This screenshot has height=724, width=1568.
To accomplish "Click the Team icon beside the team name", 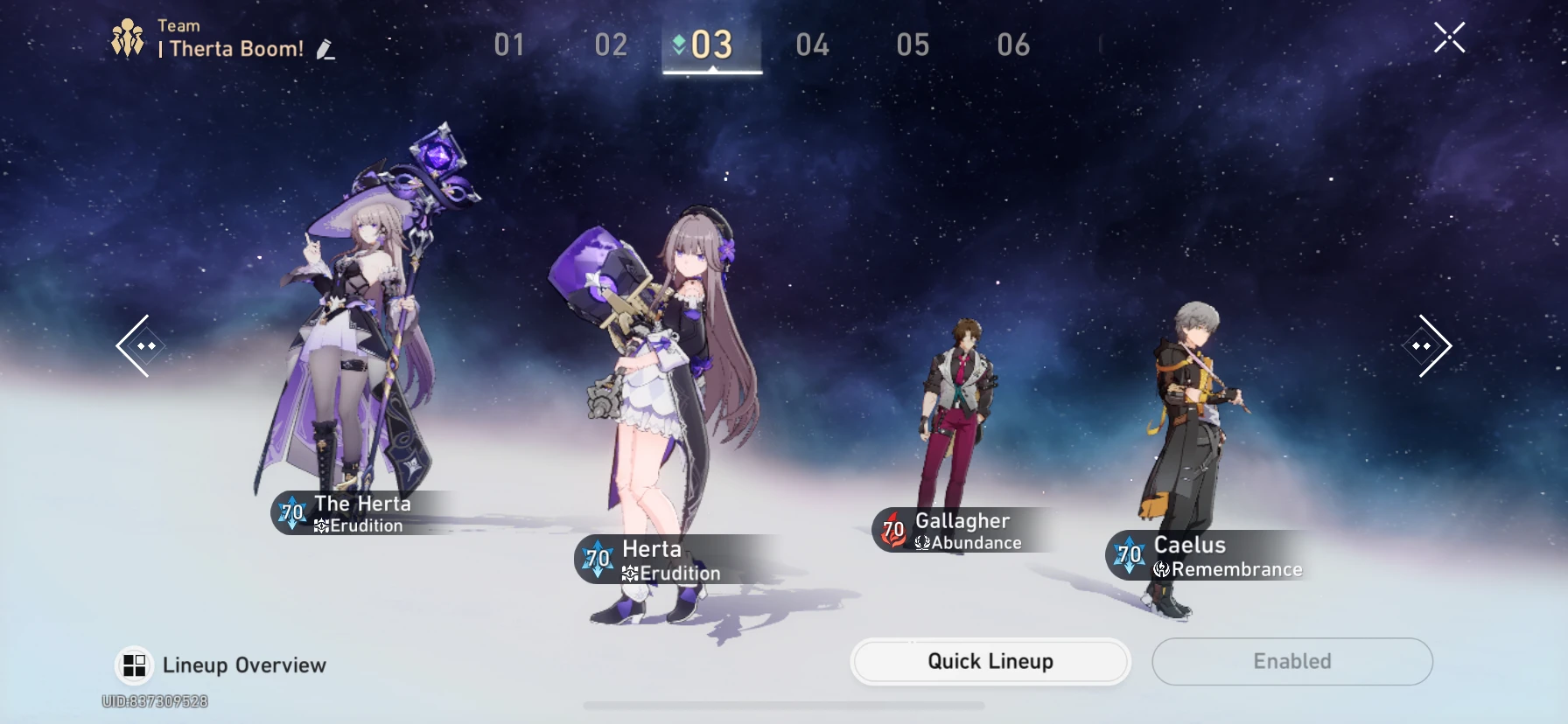I will [128, 37].
